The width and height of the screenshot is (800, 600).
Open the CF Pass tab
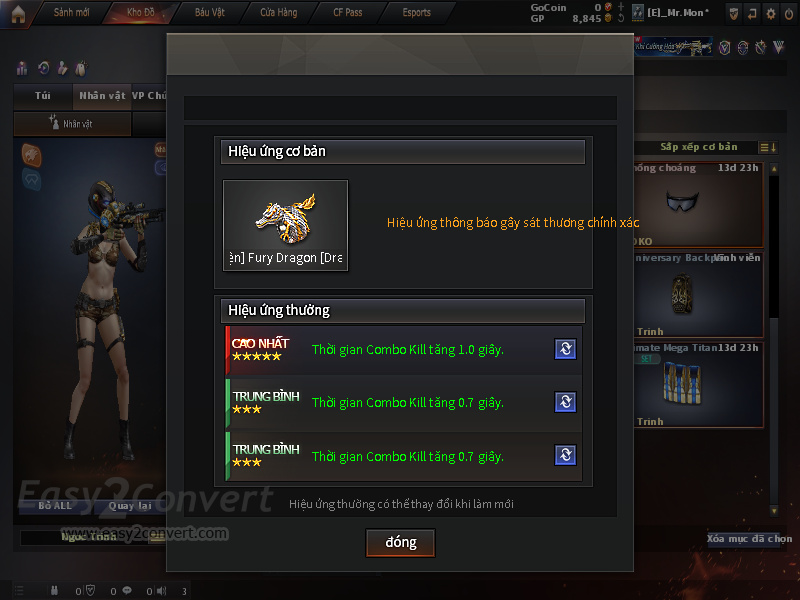347,12
